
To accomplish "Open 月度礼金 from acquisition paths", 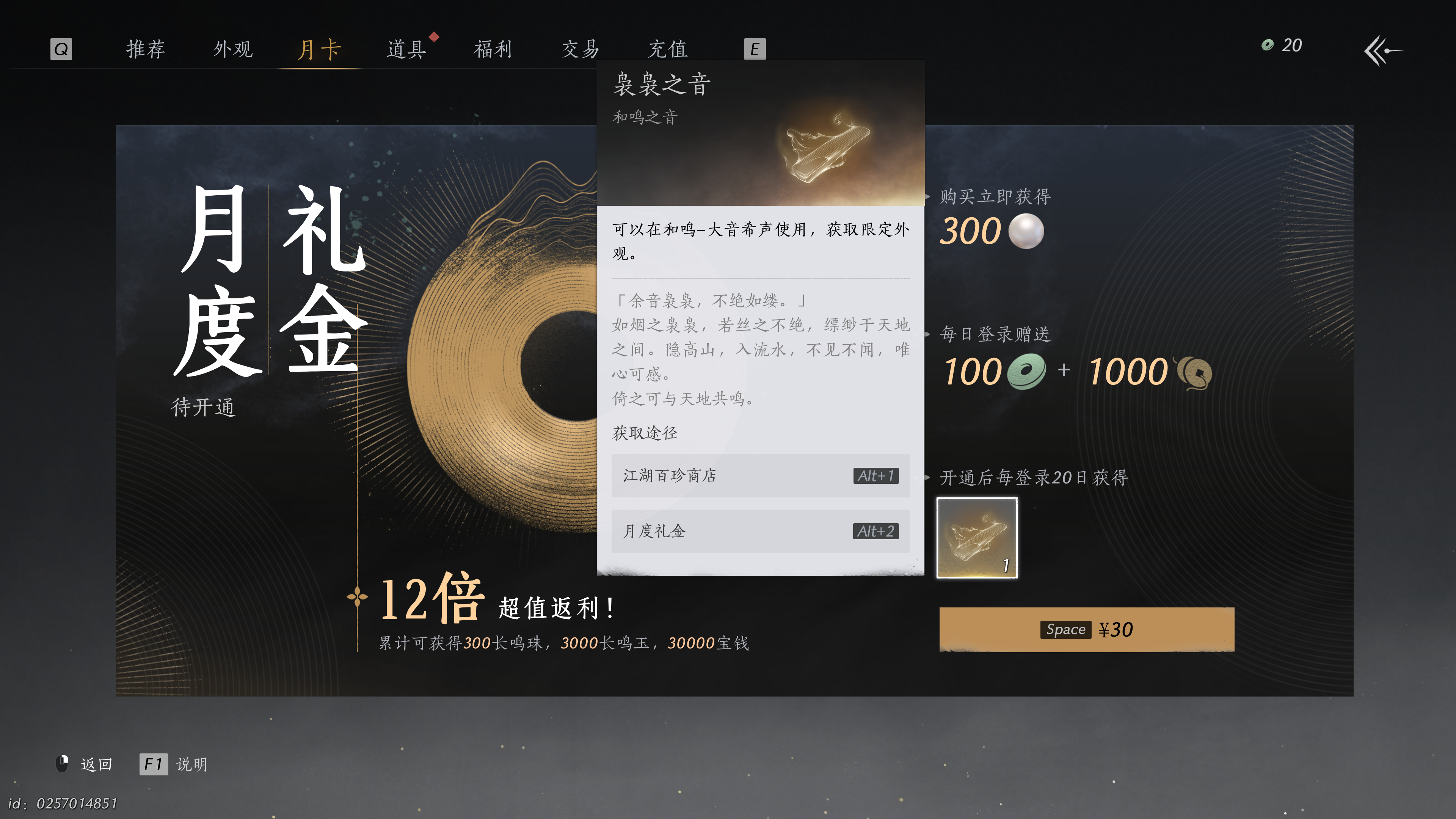I will (x=760, y=531).
